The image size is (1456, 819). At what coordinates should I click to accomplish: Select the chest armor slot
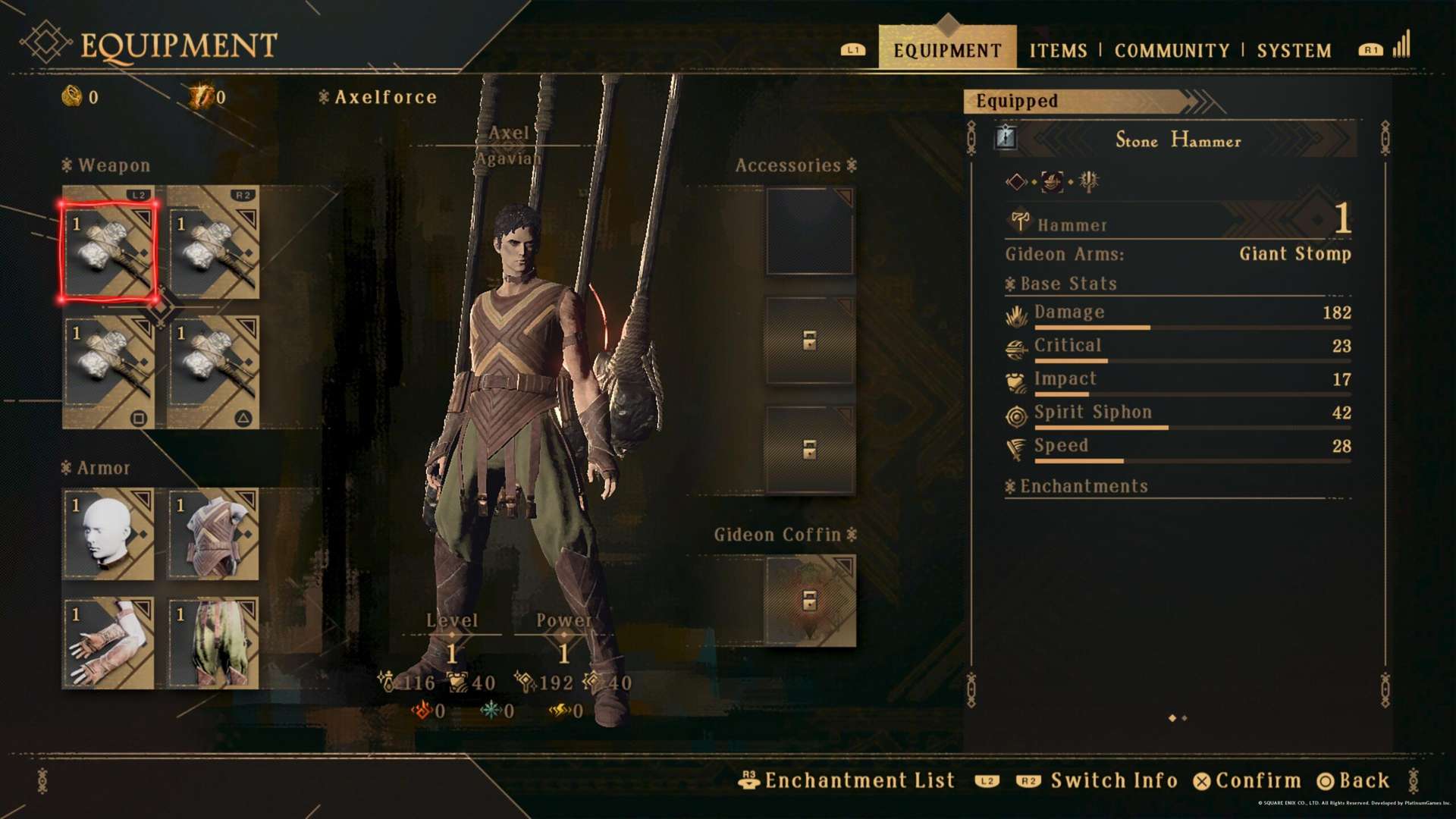(213, 535)
